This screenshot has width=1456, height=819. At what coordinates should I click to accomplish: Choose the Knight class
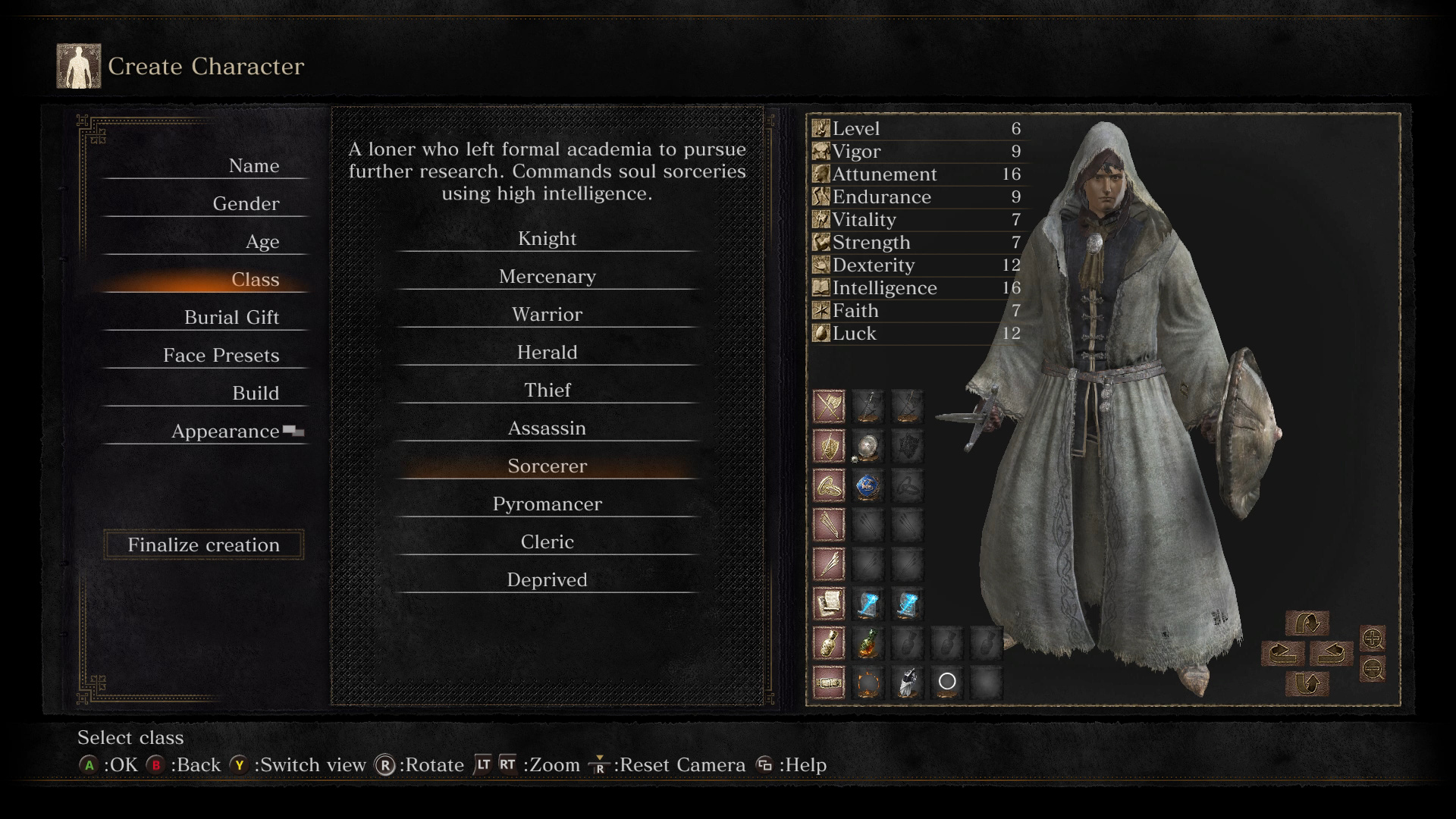coord(547,239)
